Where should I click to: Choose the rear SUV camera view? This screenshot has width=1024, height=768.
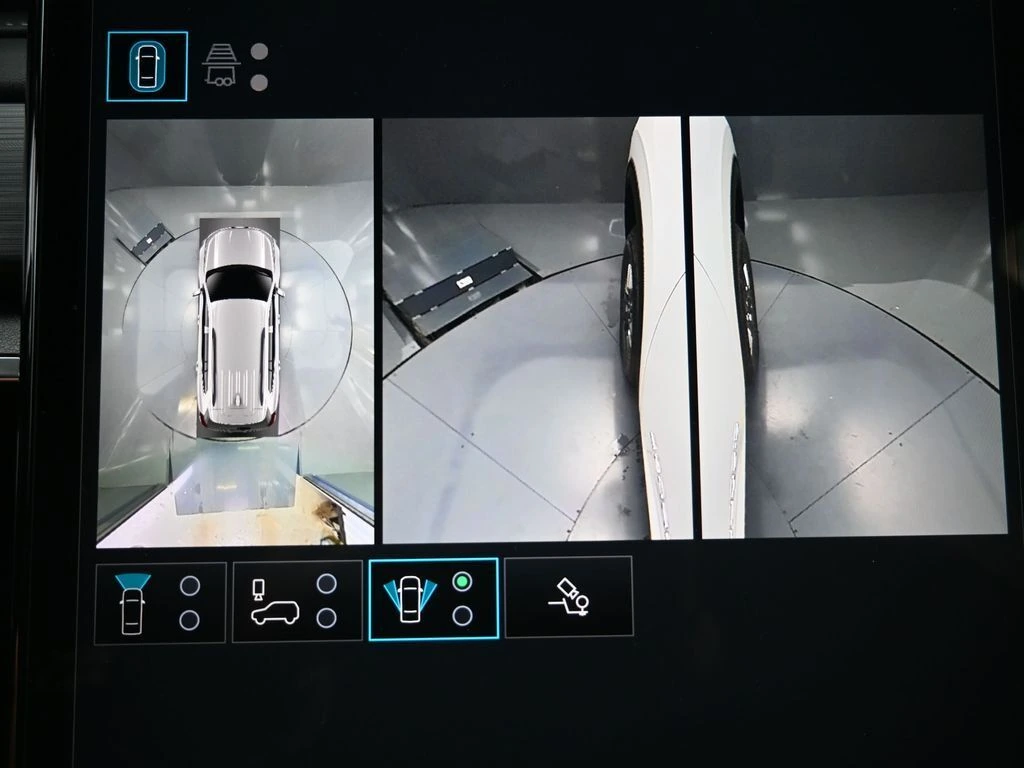[297, 601]
